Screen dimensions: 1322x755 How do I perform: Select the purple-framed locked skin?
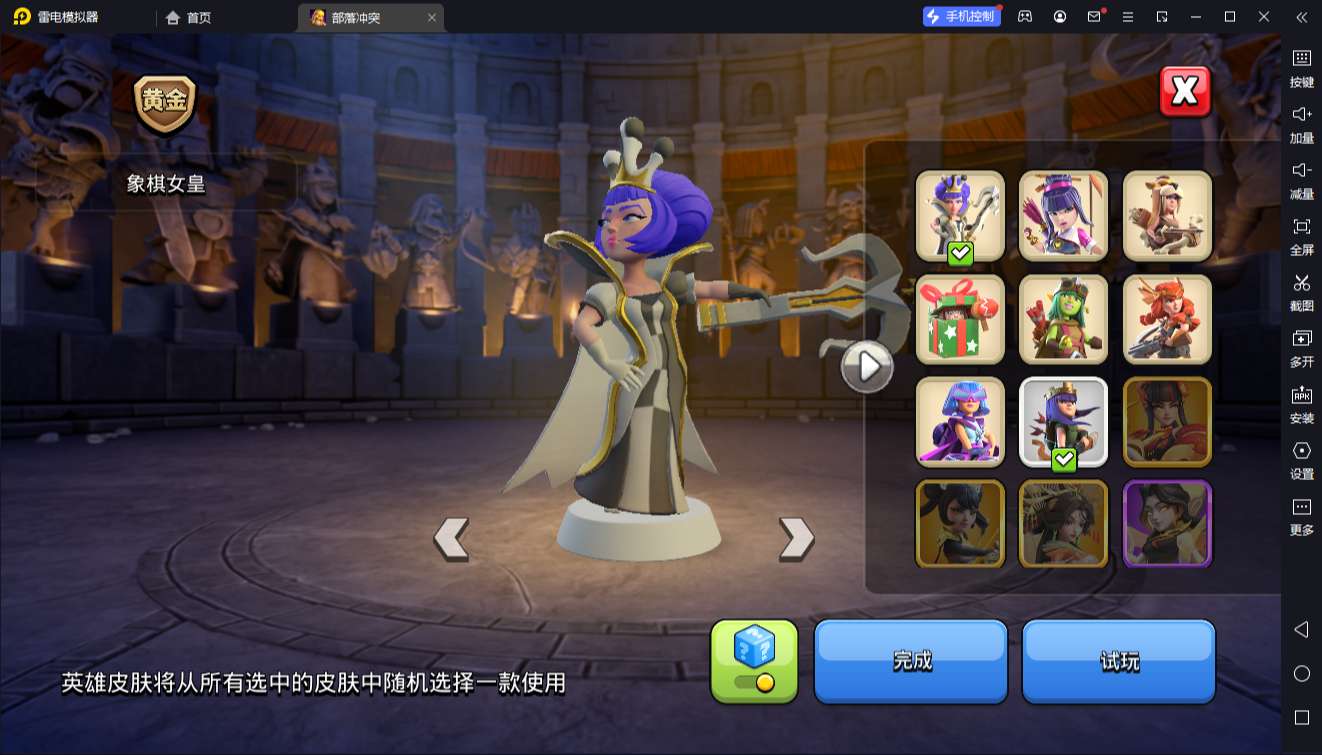[1167, 524]
